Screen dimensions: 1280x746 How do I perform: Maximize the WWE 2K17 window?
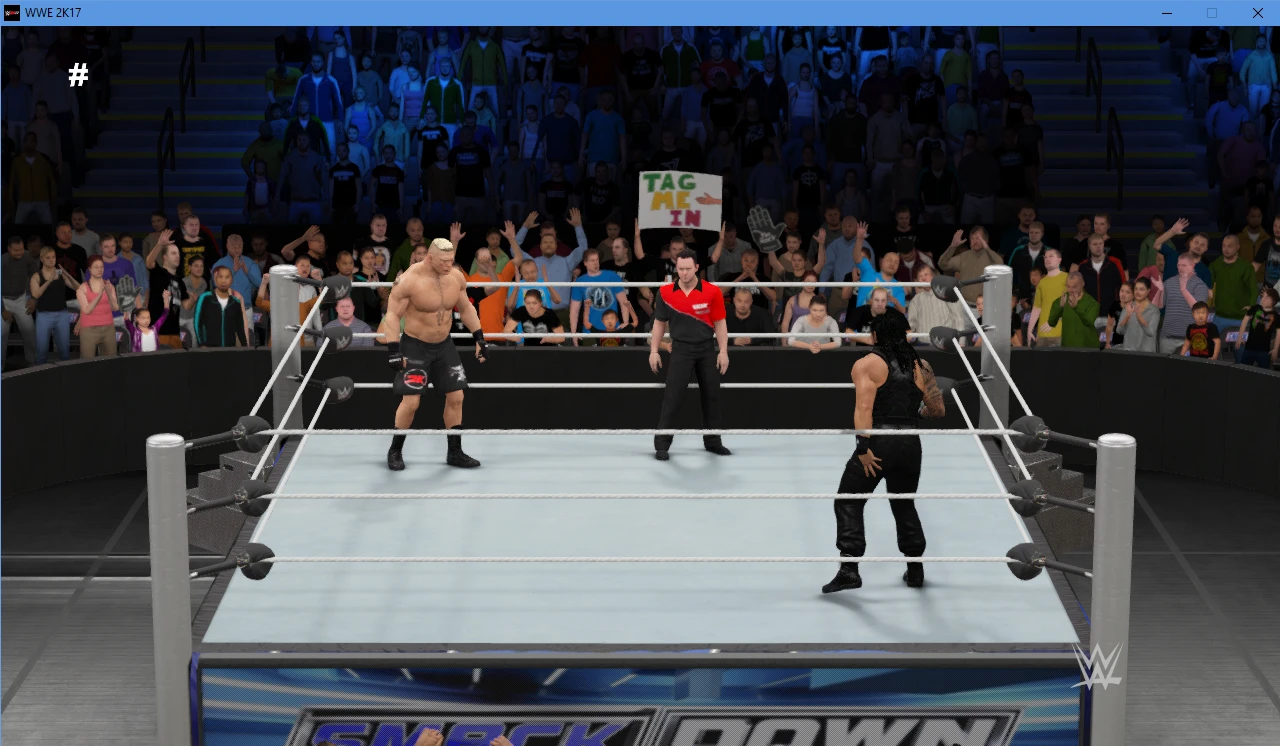[1211, 13]
